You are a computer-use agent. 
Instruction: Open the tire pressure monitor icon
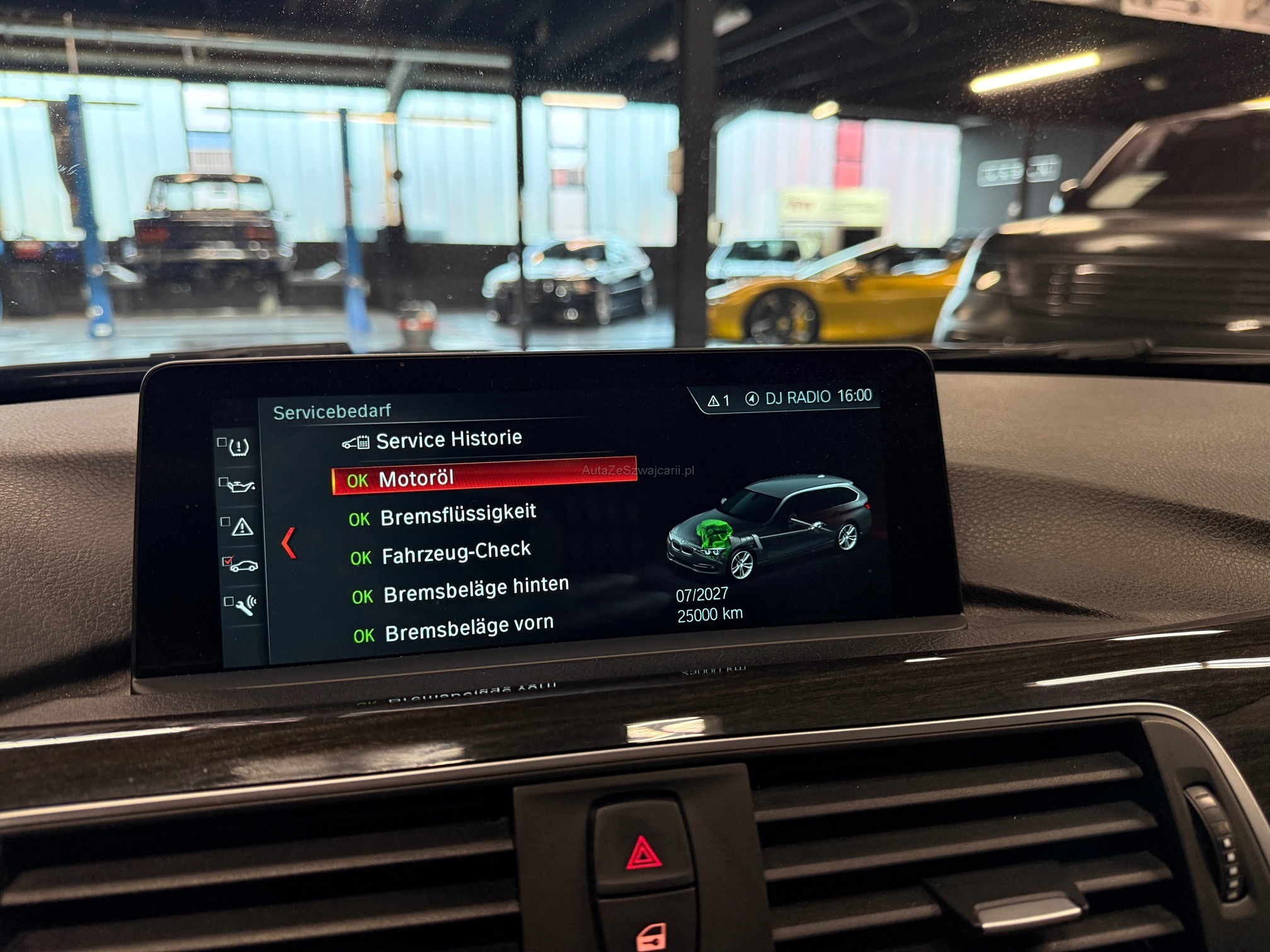[237, 447]
